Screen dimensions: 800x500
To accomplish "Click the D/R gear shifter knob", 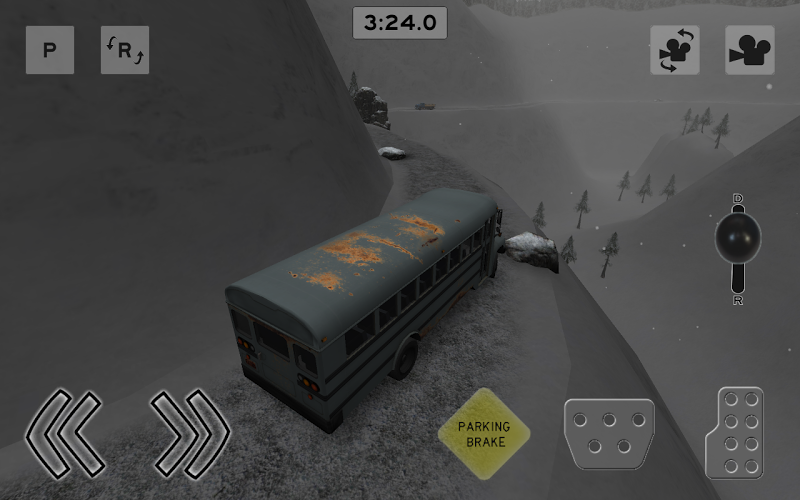I will [x=738, y=238].
